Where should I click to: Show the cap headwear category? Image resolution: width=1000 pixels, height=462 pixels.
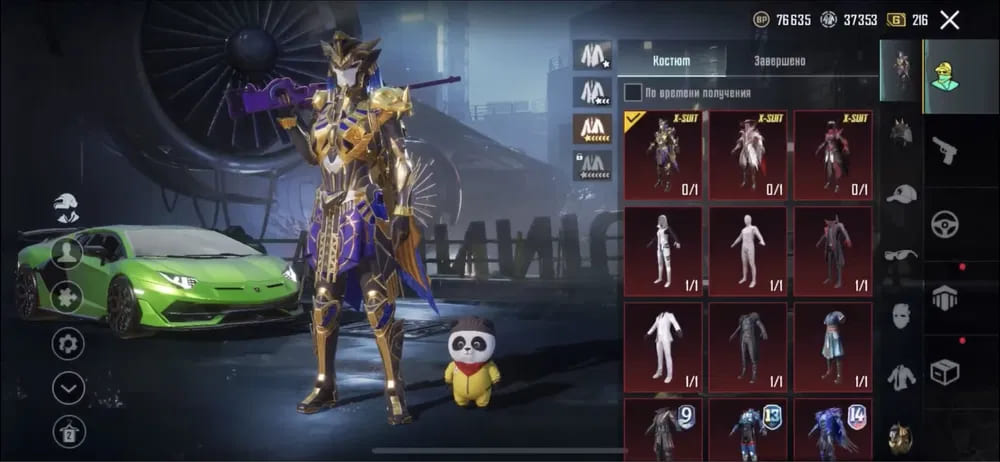pos(901,194)
